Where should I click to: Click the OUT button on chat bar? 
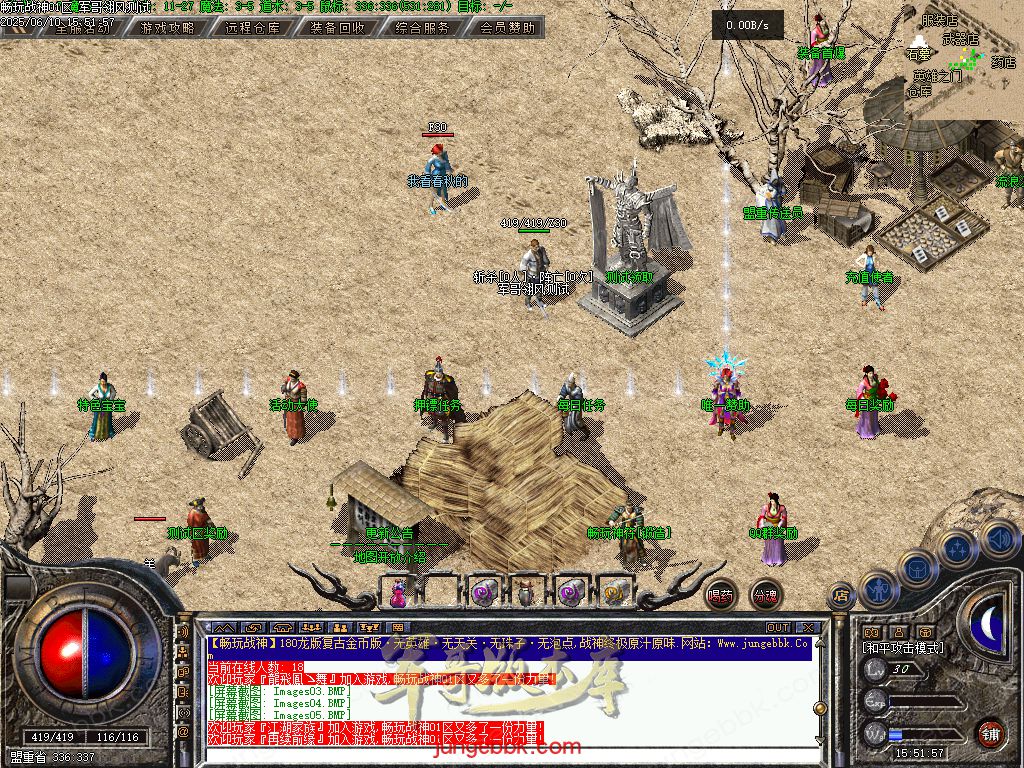point(778,628)
